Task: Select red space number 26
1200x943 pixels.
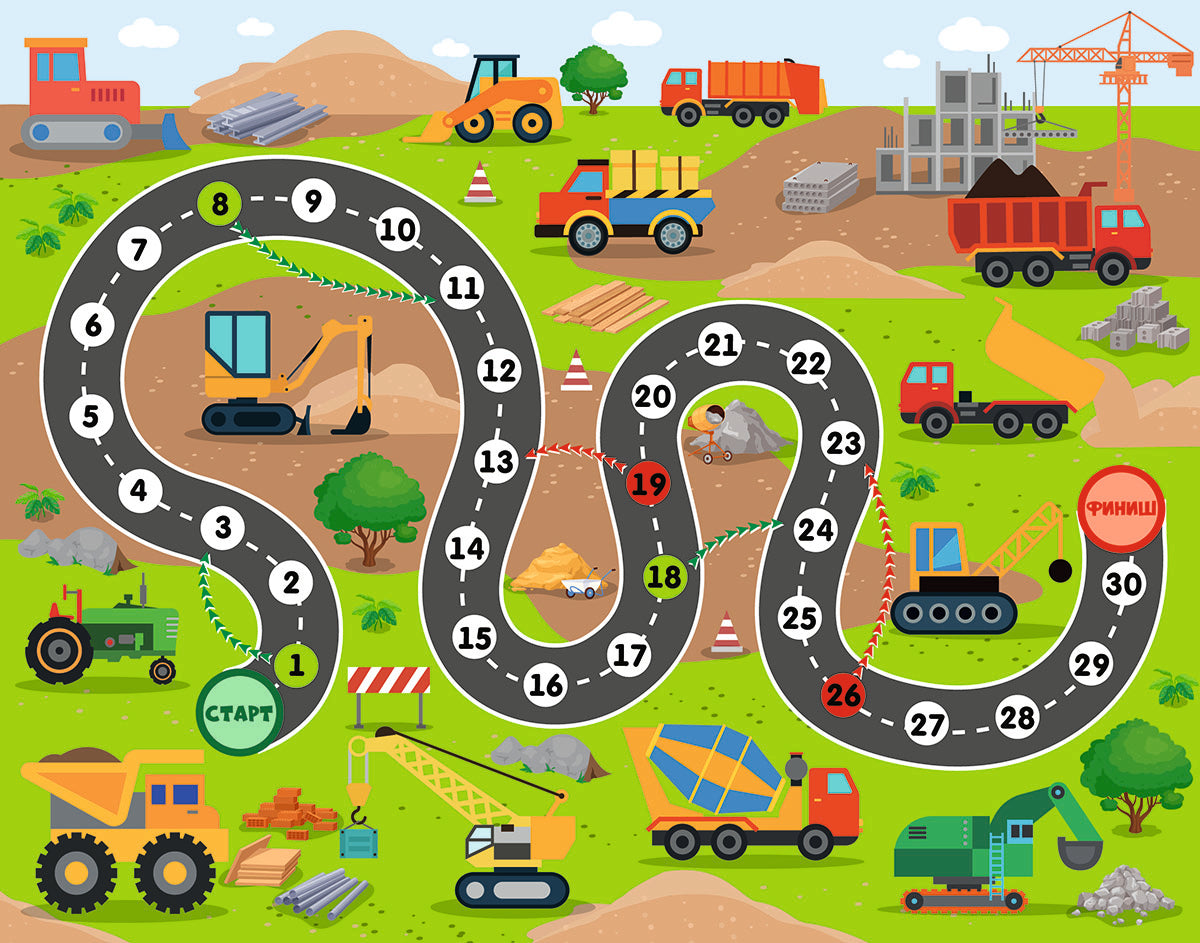Action: [844, 694]
